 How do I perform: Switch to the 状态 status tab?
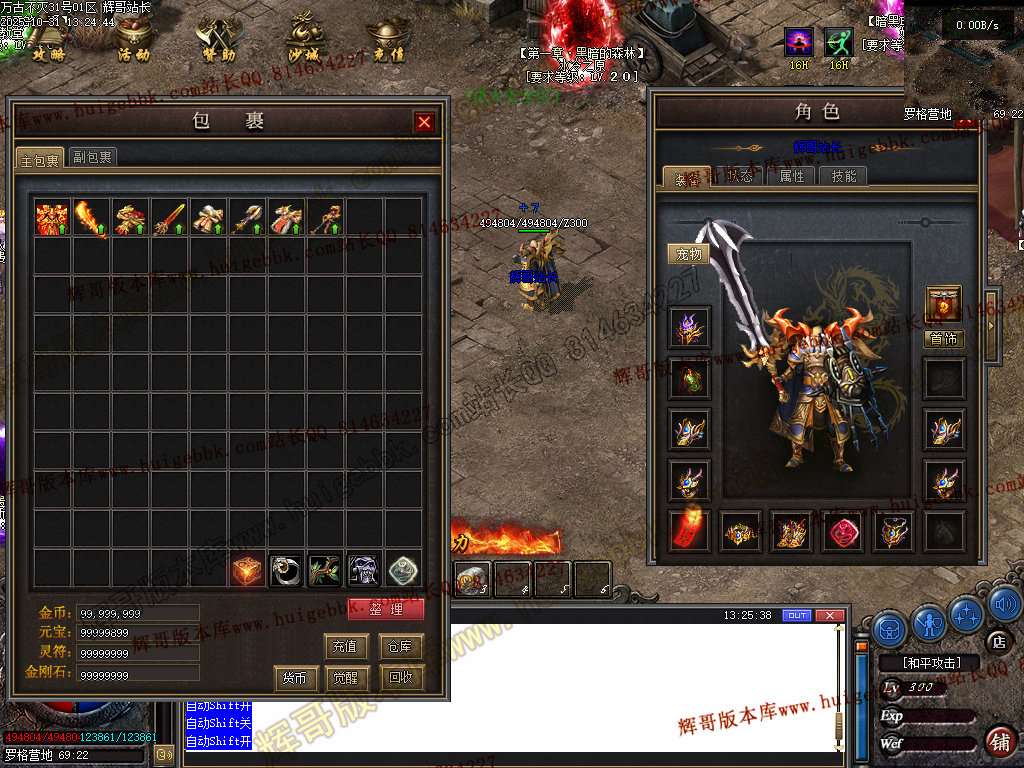tap(739, 177)
